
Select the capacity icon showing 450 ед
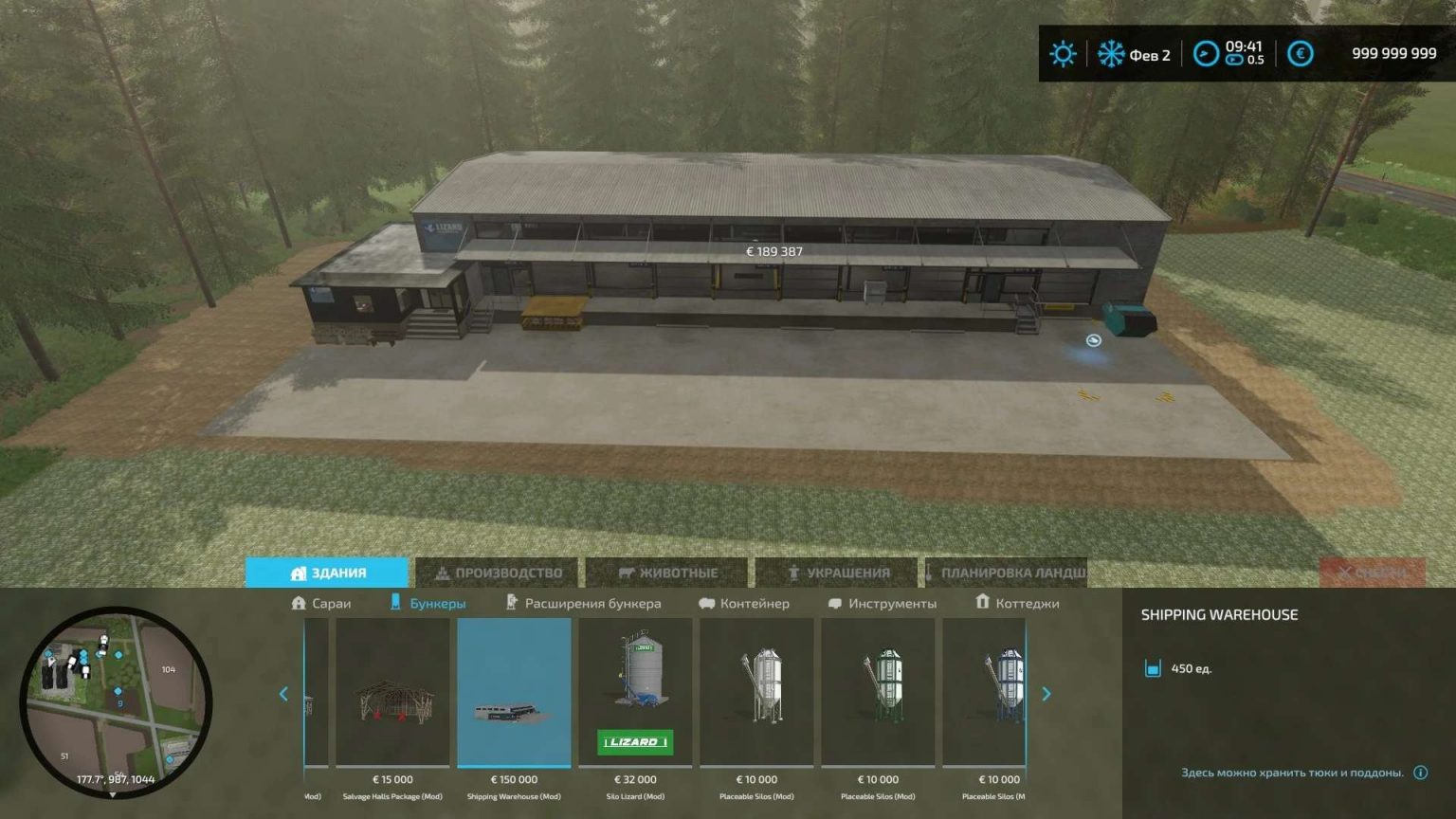[x=1155, y=667]
